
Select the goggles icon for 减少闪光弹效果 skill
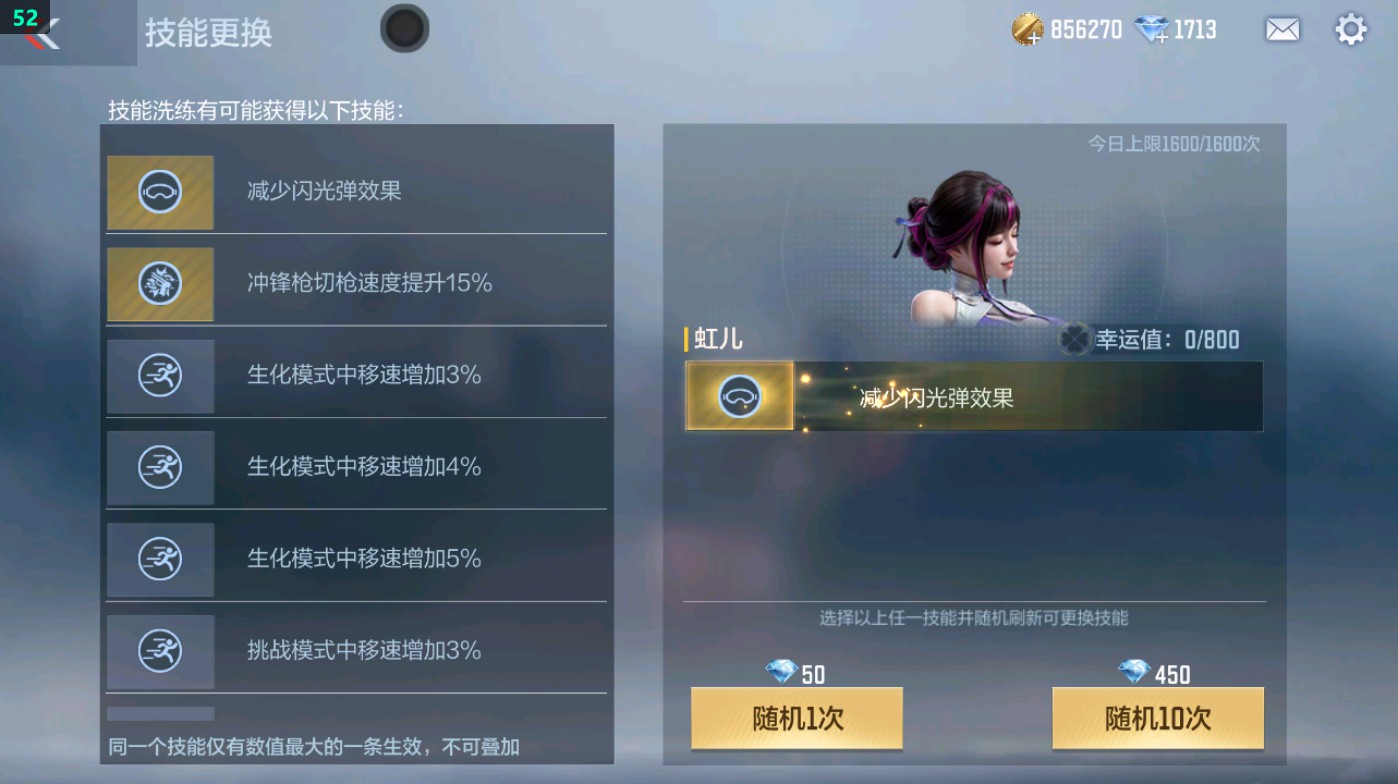click(160, 192)
